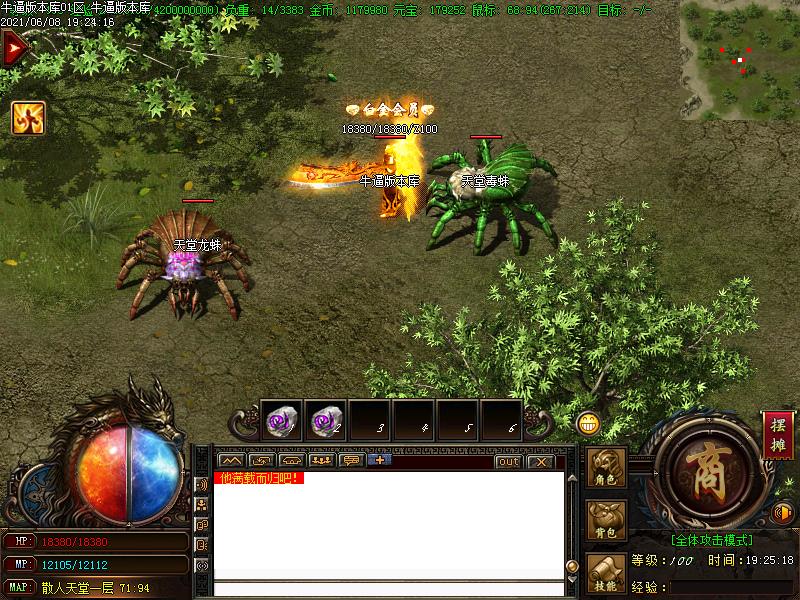The image size is (800, 600).
Task: Open the 技能 skills panel
Action: tap(605, 574)
